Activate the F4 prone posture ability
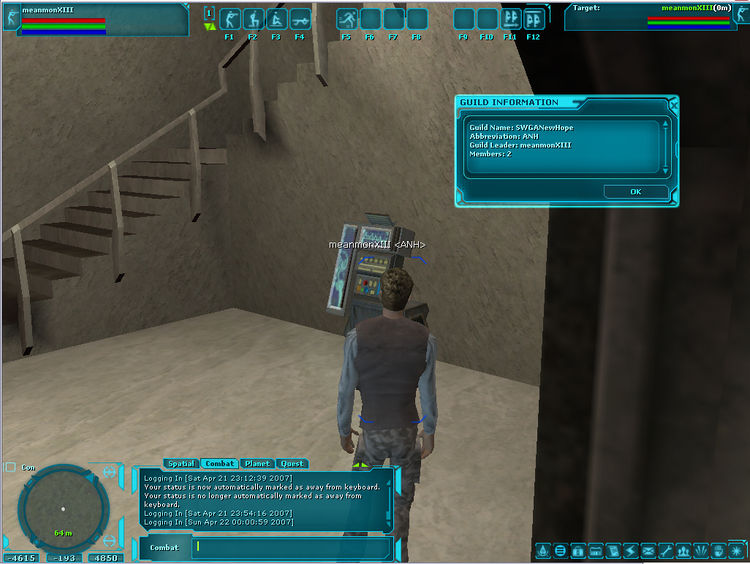Screen dimensions: 750x564 pyautogui.click(x=300, y=19)
